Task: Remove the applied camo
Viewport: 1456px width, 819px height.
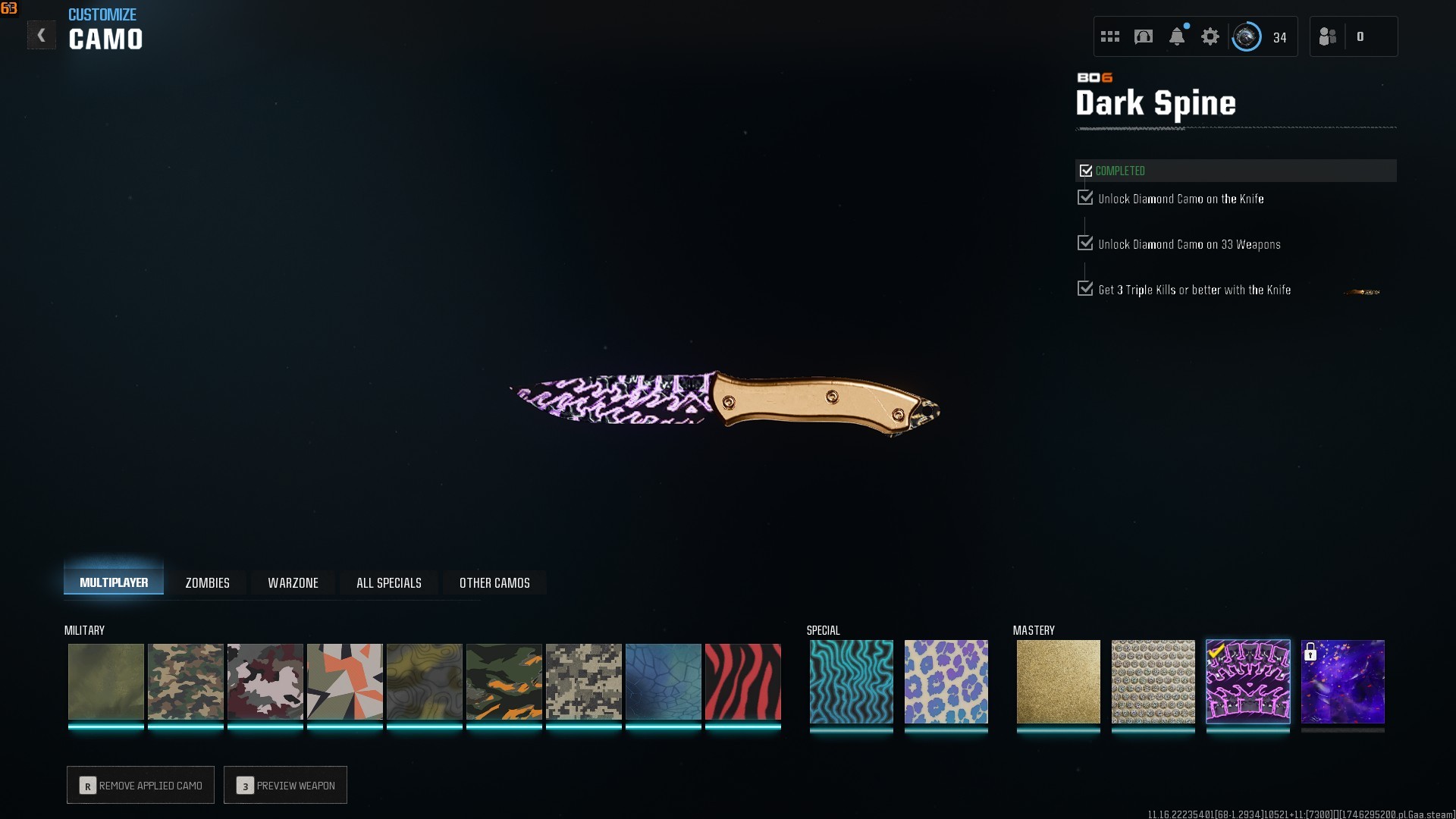Action: pyautogui.click(x=141, y=785)
